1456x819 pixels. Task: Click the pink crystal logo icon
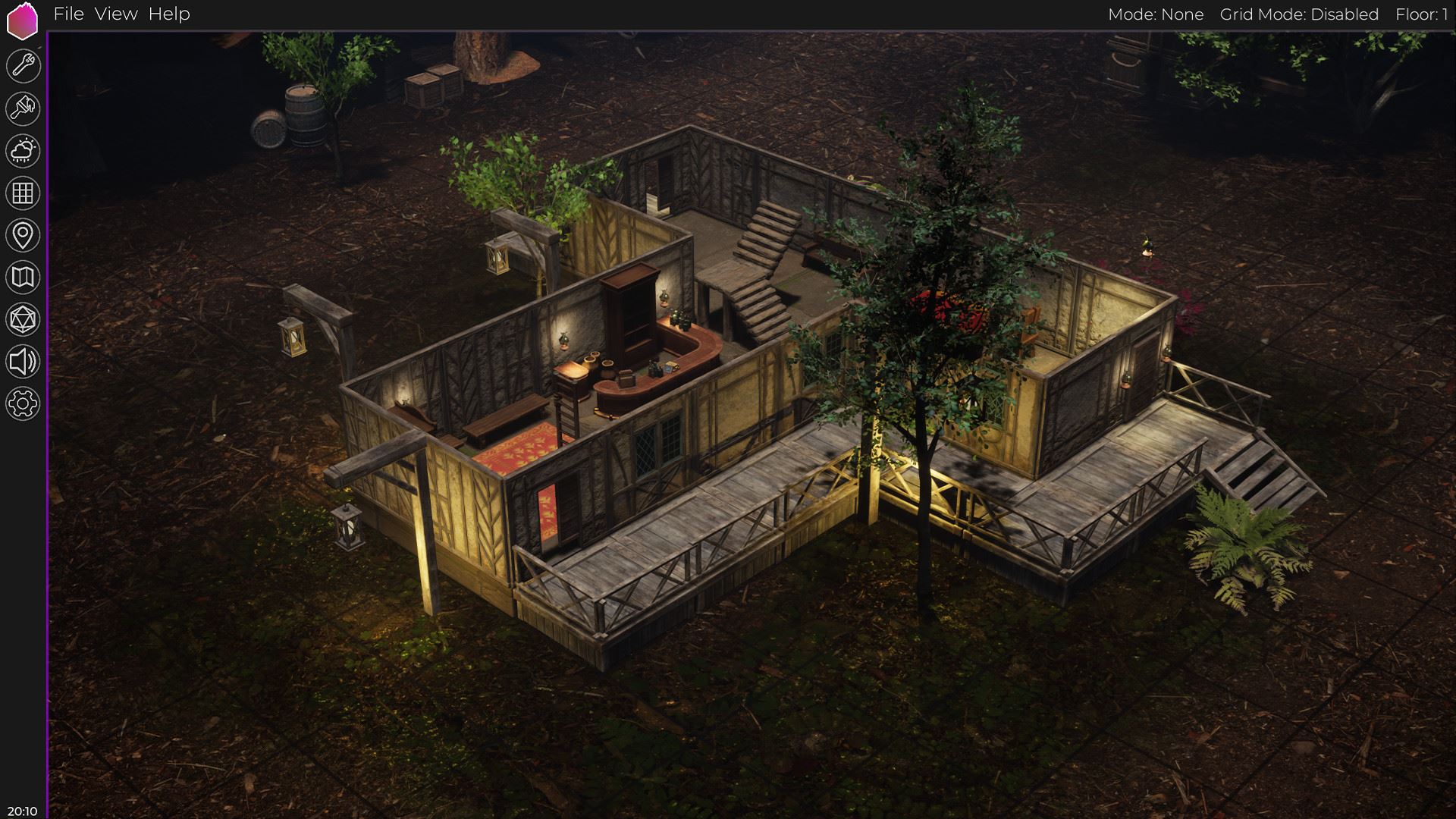[x=22, y=21]
